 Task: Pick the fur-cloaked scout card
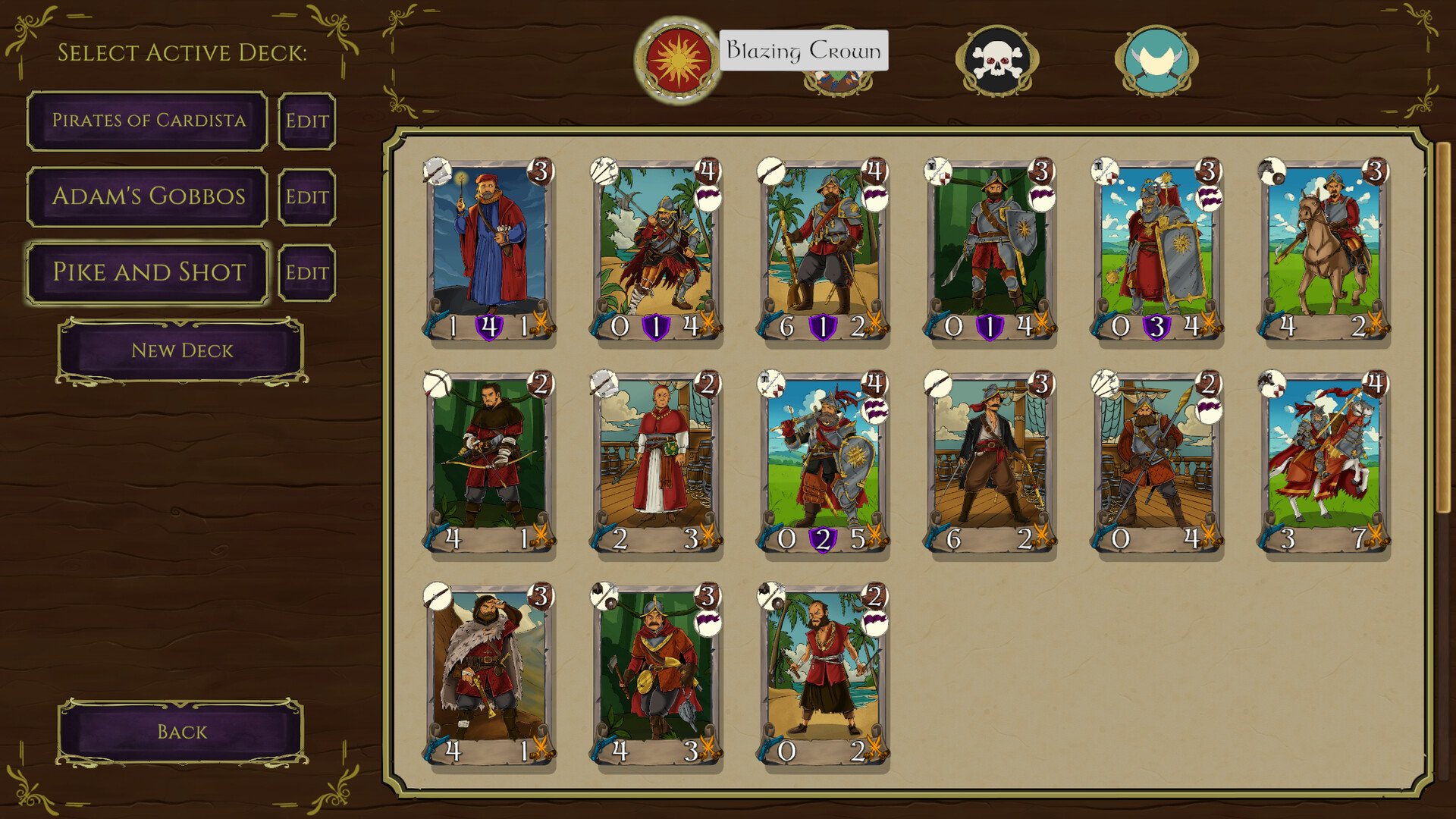pos(489,675)
